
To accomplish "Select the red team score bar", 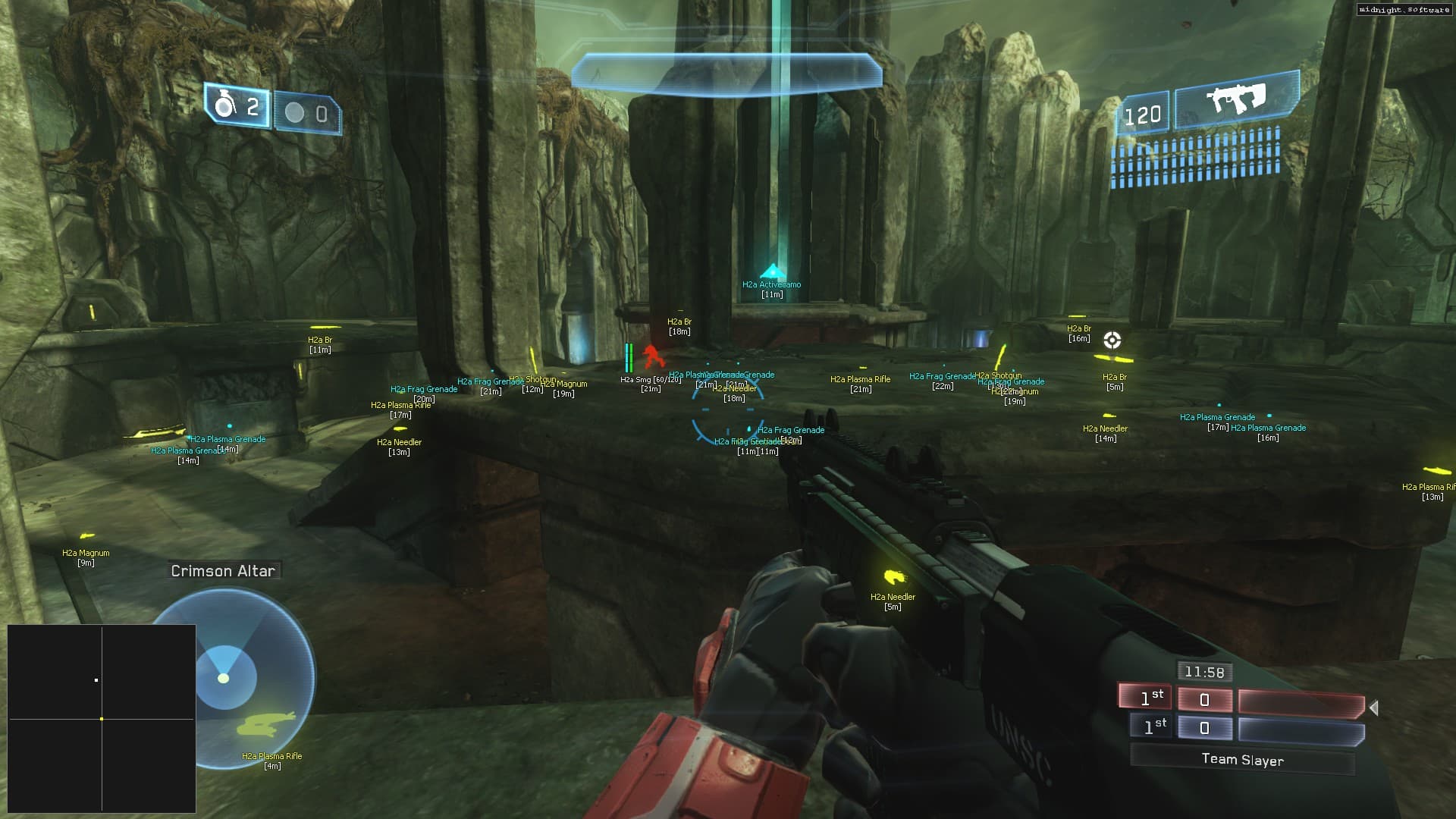I will click(x=1301, y=701).
